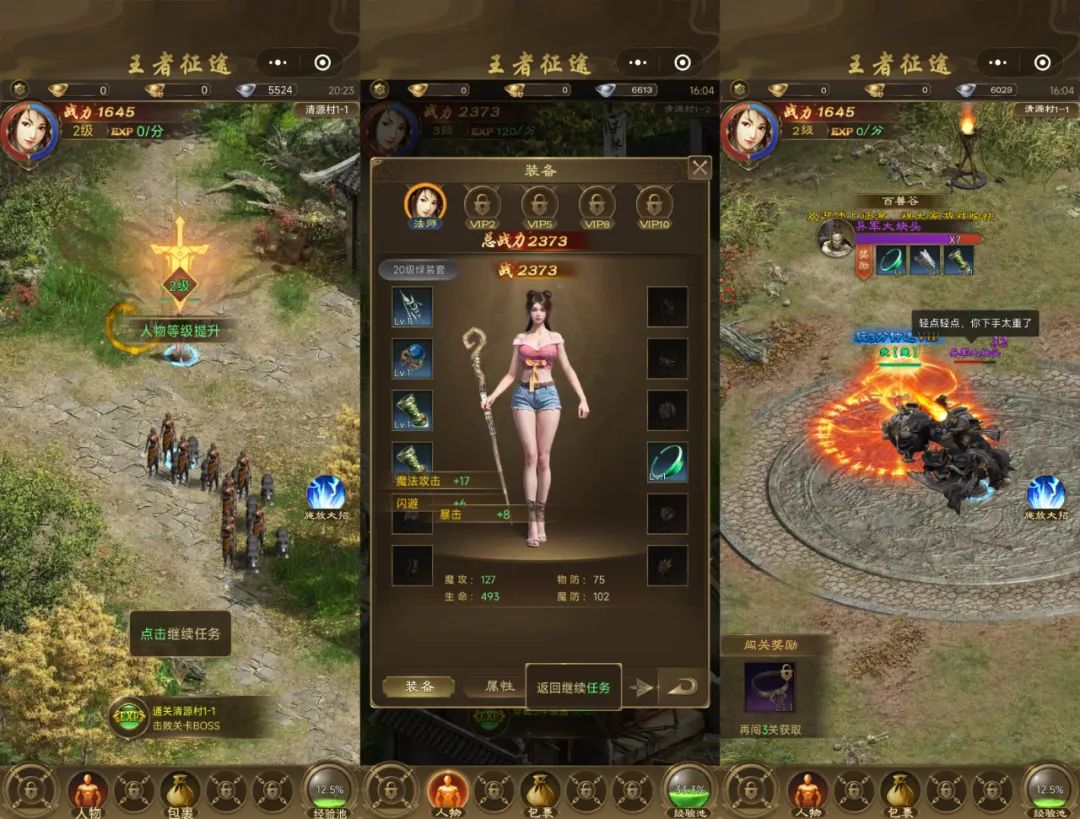Tap the locked VIP2 character slot
Image resolution: width=1080 pixels, height=819 pixels.
click(483, 205)
